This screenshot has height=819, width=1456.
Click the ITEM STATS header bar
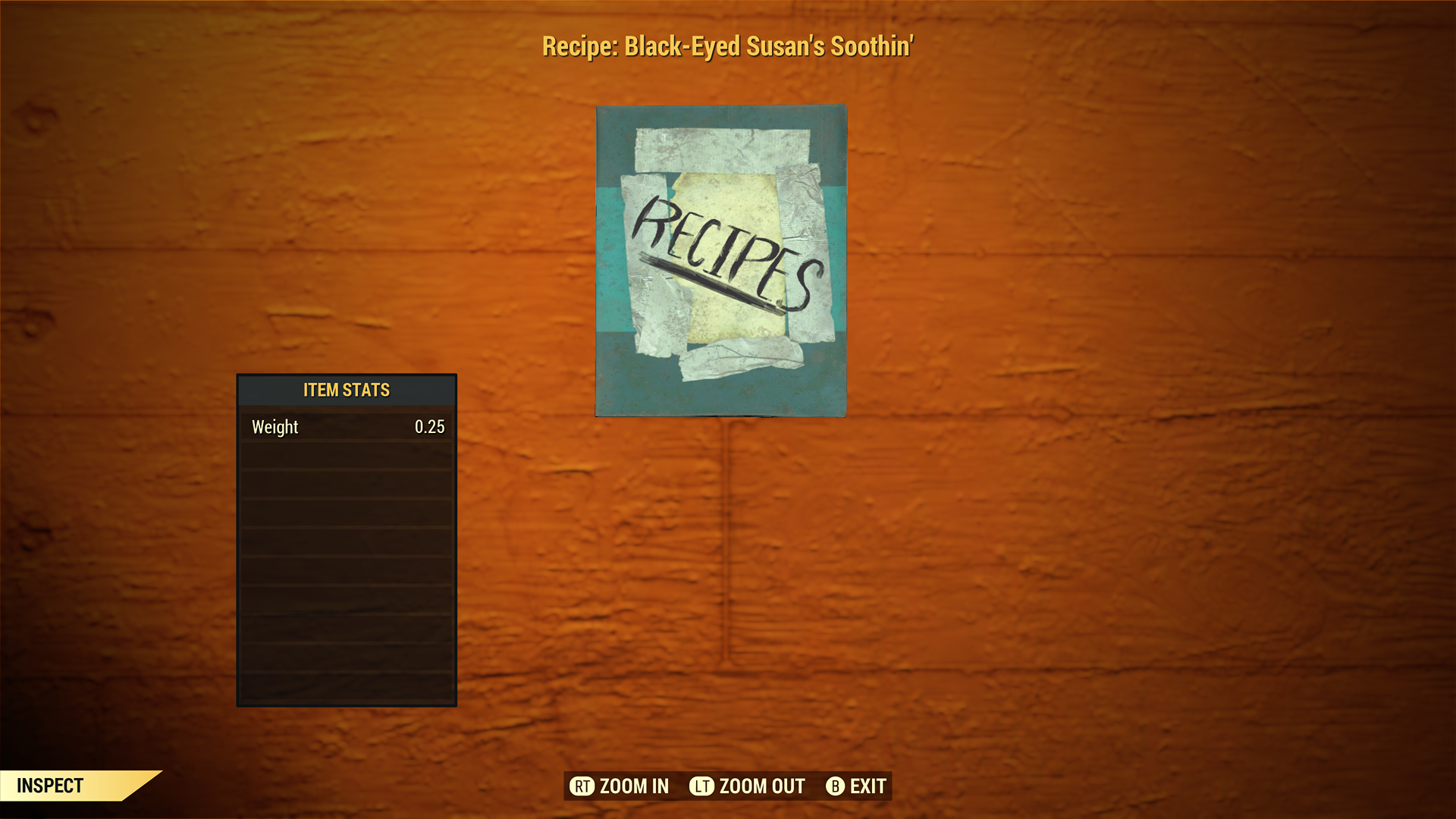(346, 390)
